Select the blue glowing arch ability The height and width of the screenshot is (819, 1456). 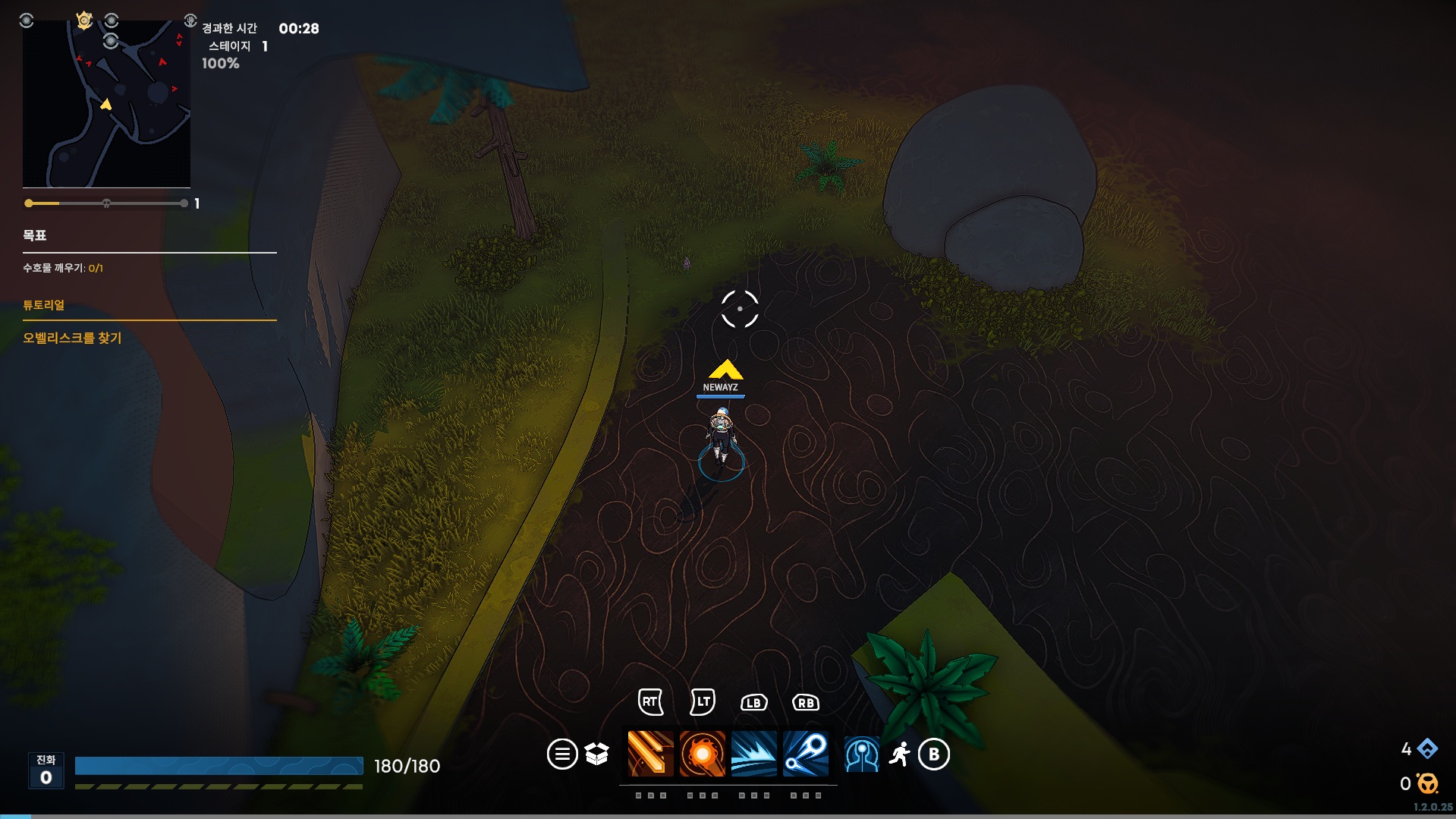tap(862, 754)
